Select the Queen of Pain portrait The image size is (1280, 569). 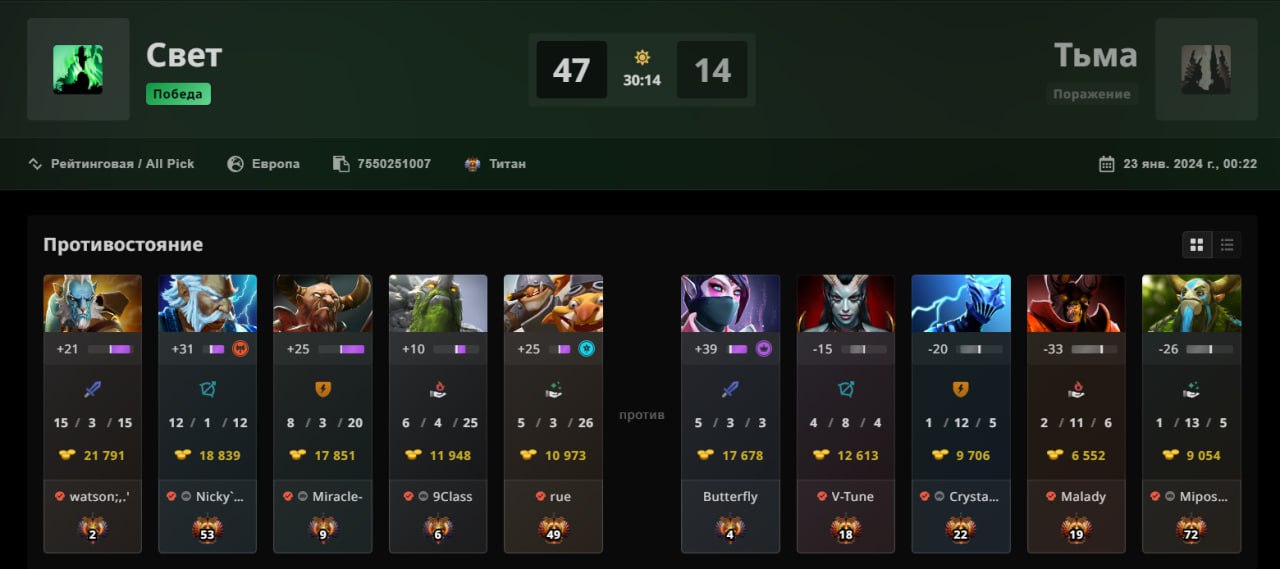(x=846, y=304)
